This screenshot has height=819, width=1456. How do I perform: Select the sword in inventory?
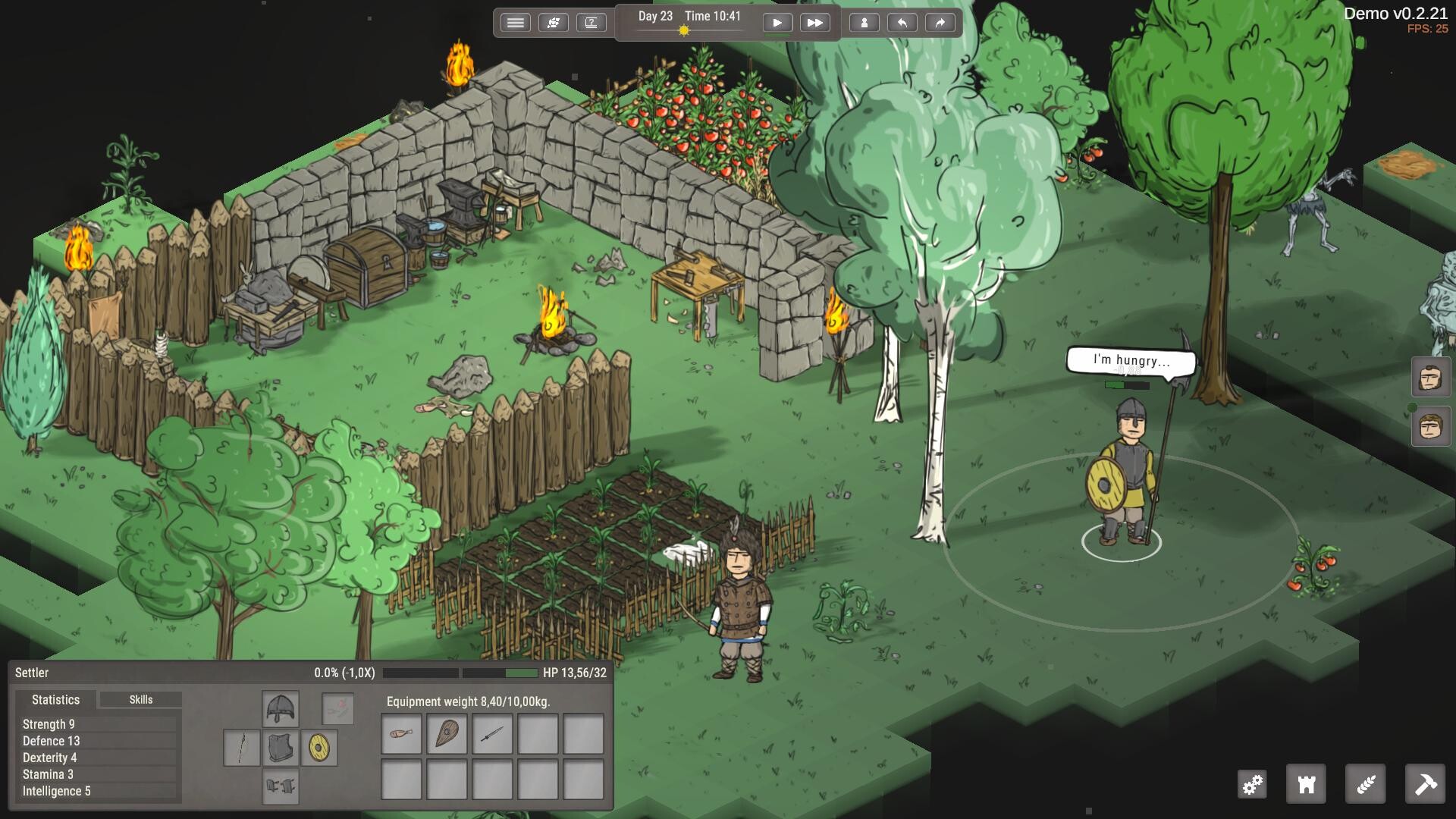[x=492, y=733]
